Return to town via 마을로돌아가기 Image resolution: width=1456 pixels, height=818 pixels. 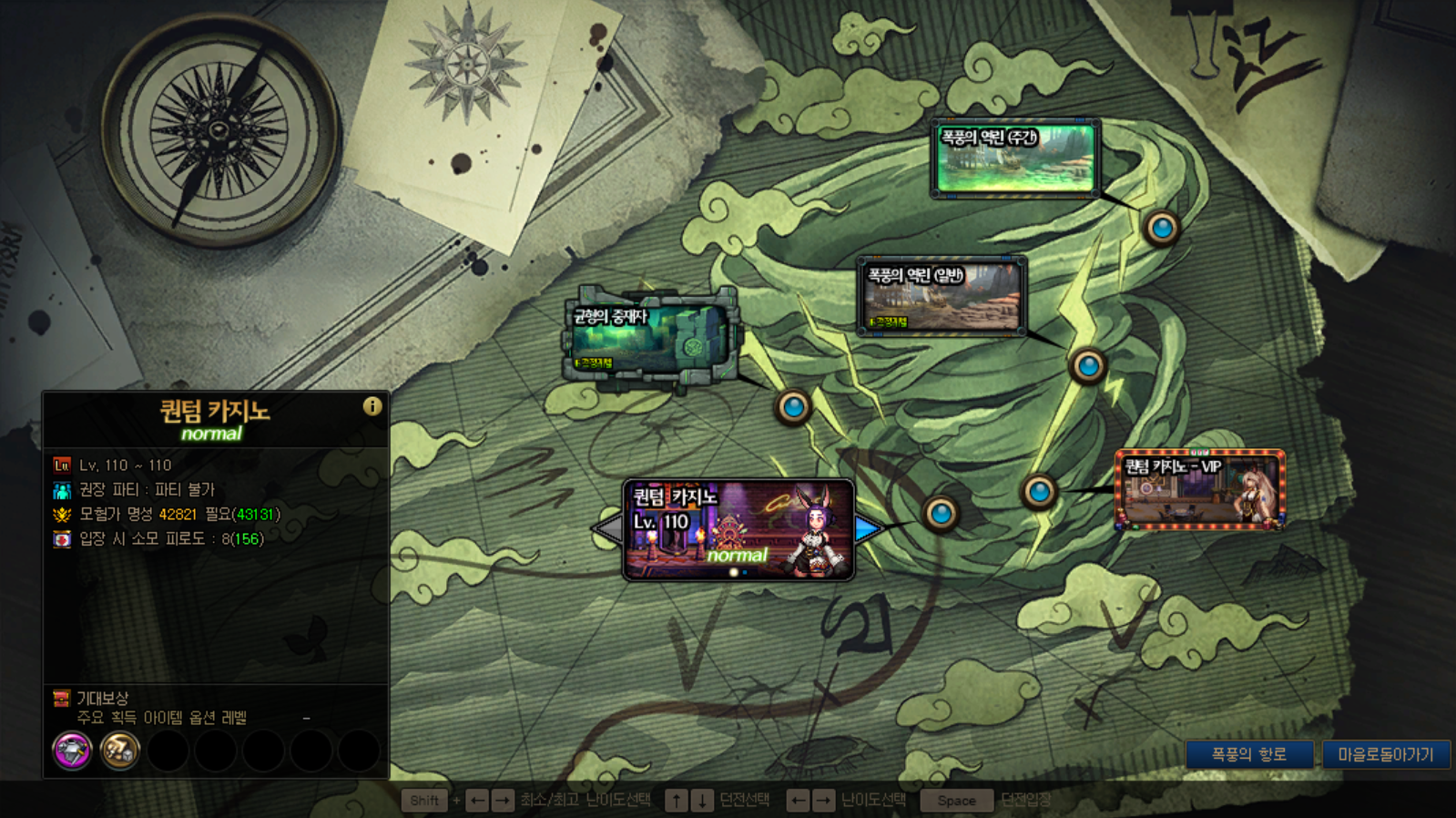pos(1385,754)
